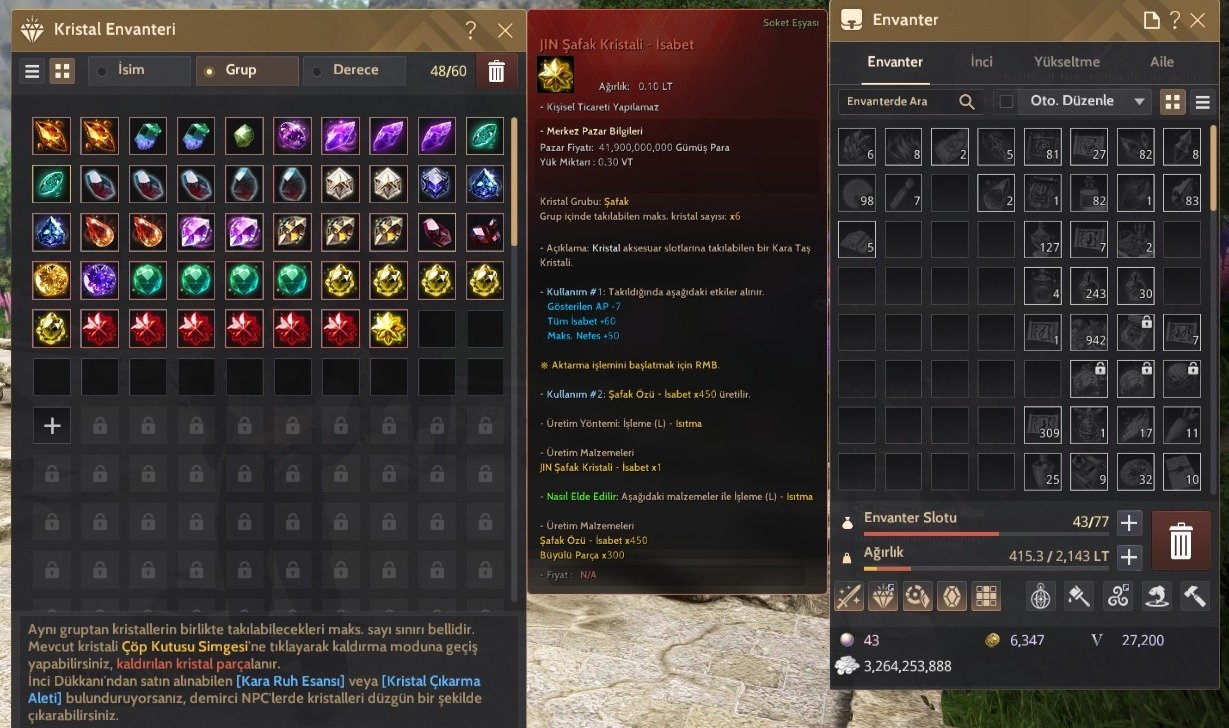The width and height of the screenshot is (1229, 728).
Task: Sort crystals by İsim
Action: pos(140,70)
